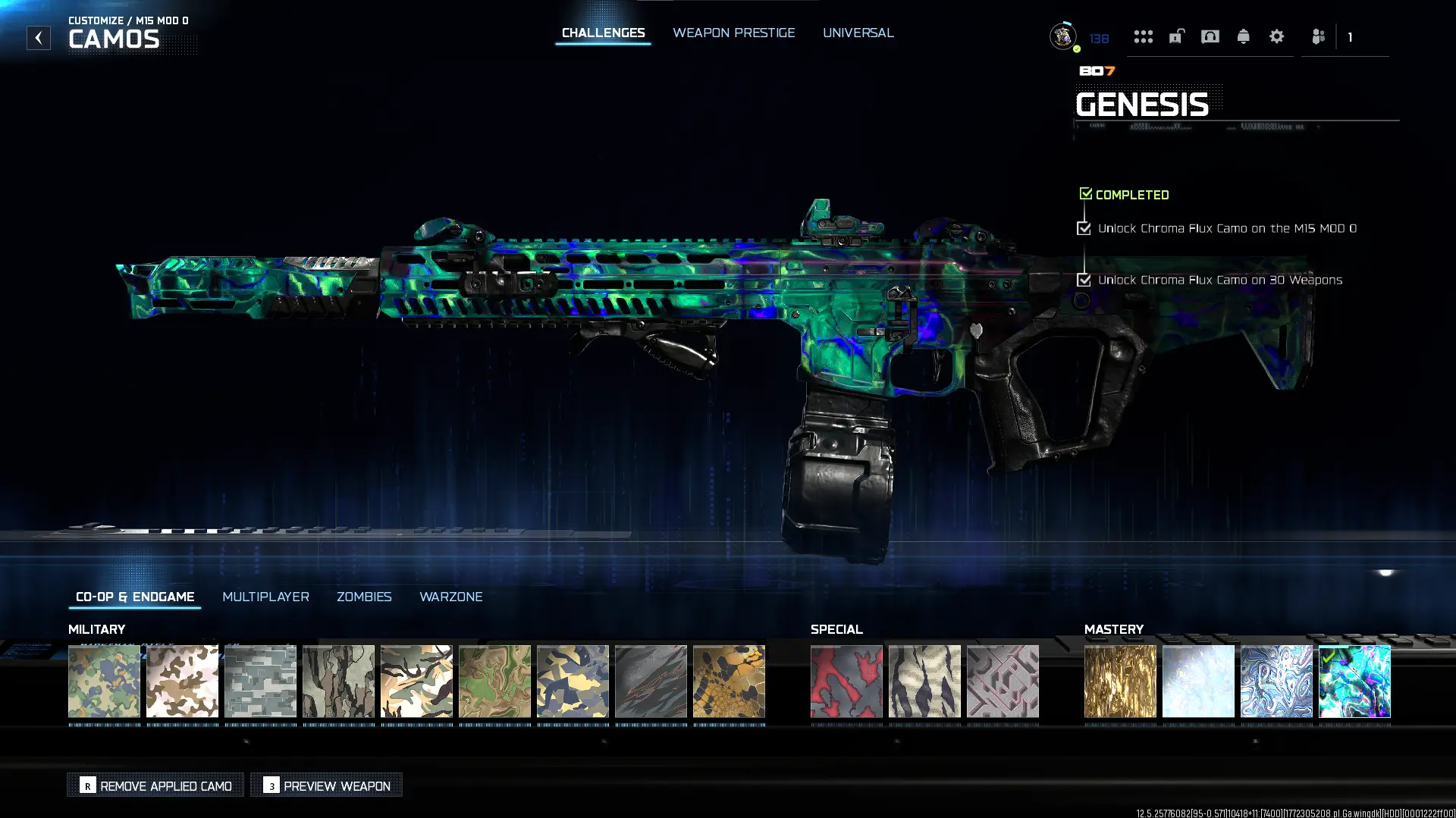Go back using the arrow button
The height and width of the screenshot is (818, 1456).
point(39,38)
